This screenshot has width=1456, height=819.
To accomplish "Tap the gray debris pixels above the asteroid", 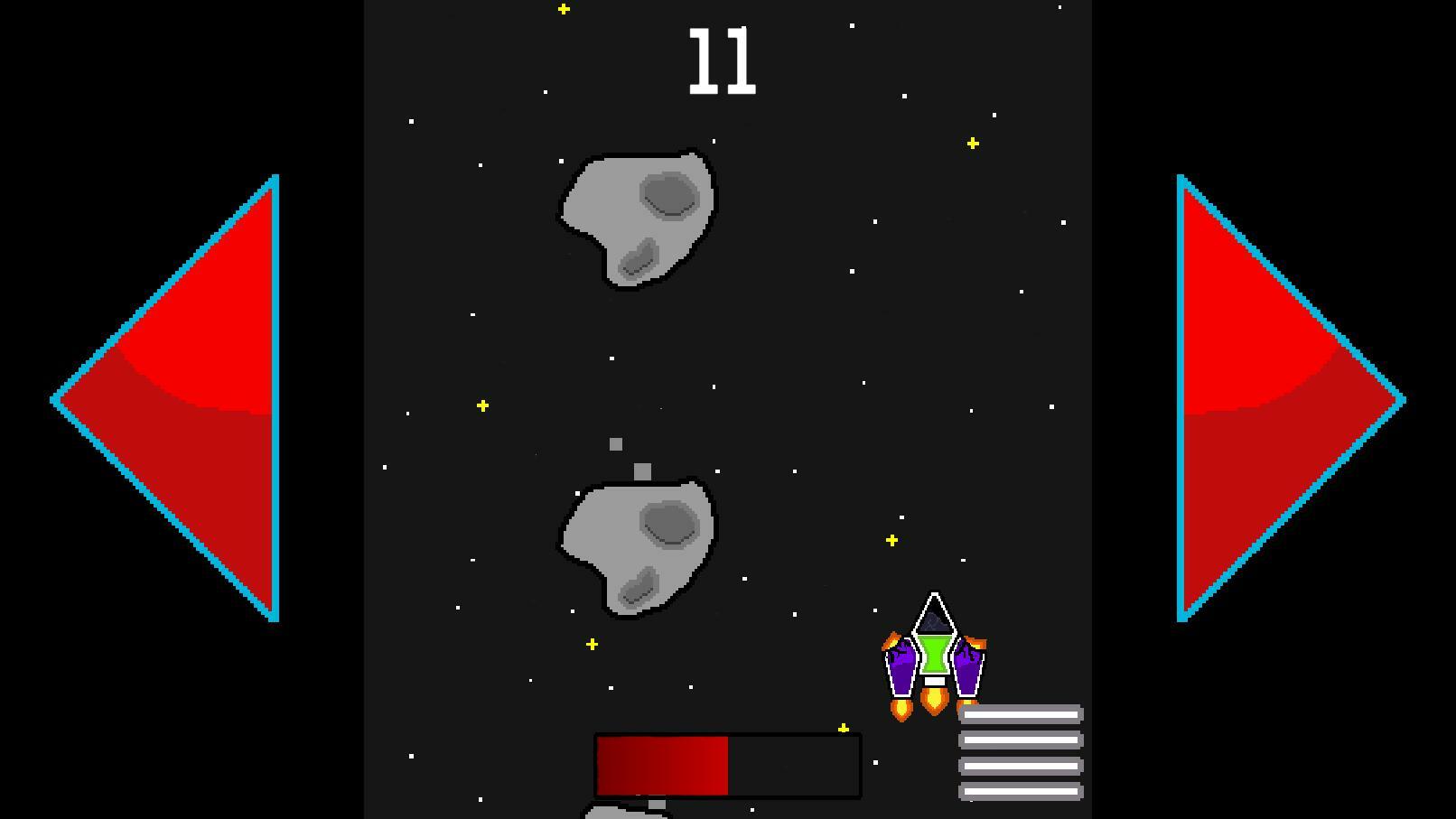I will tap(628, 456).
